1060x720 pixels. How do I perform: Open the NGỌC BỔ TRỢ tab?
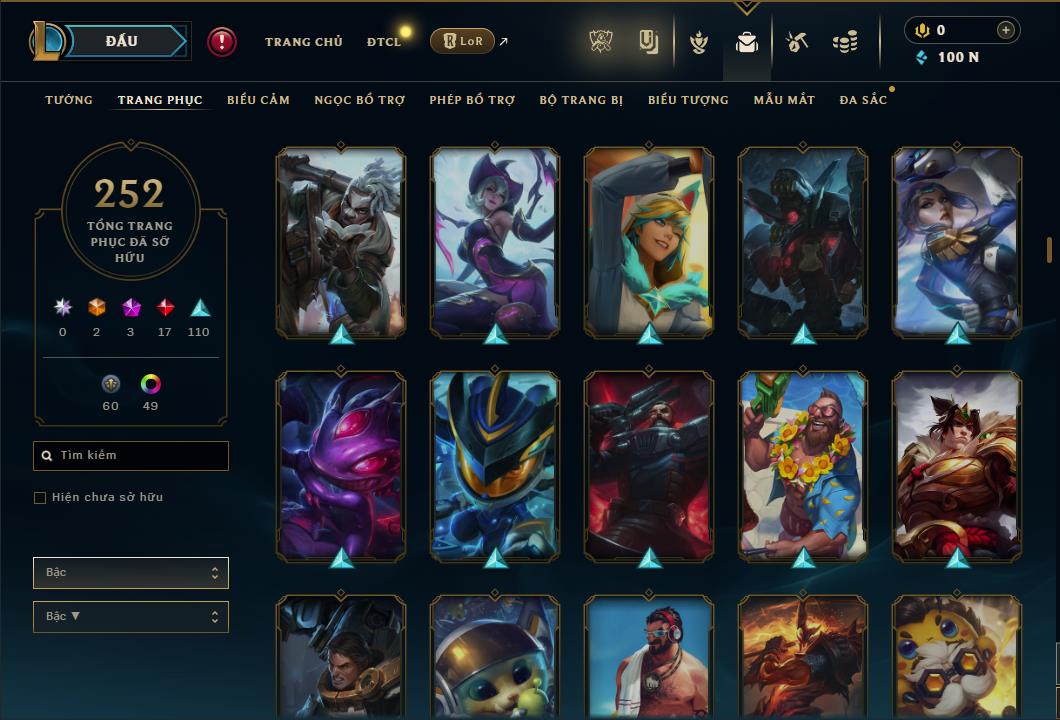[x=359, y=100]
